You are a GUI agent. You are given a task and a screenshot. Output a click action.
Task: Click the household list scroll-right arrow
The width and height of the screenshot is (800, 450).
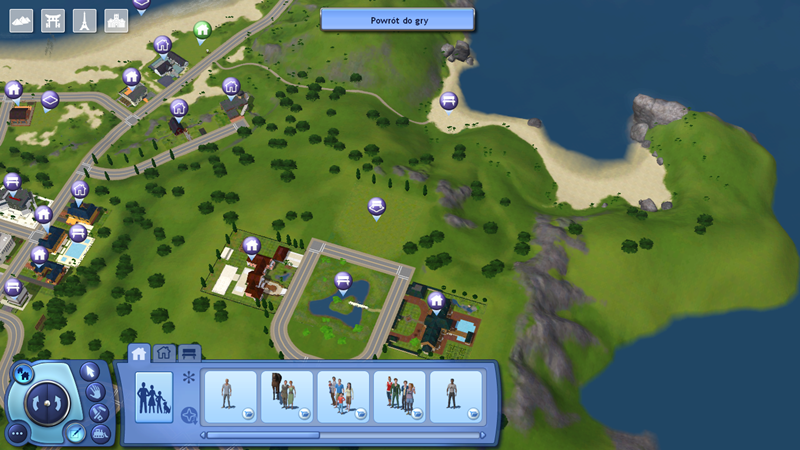tap(483, 435)
